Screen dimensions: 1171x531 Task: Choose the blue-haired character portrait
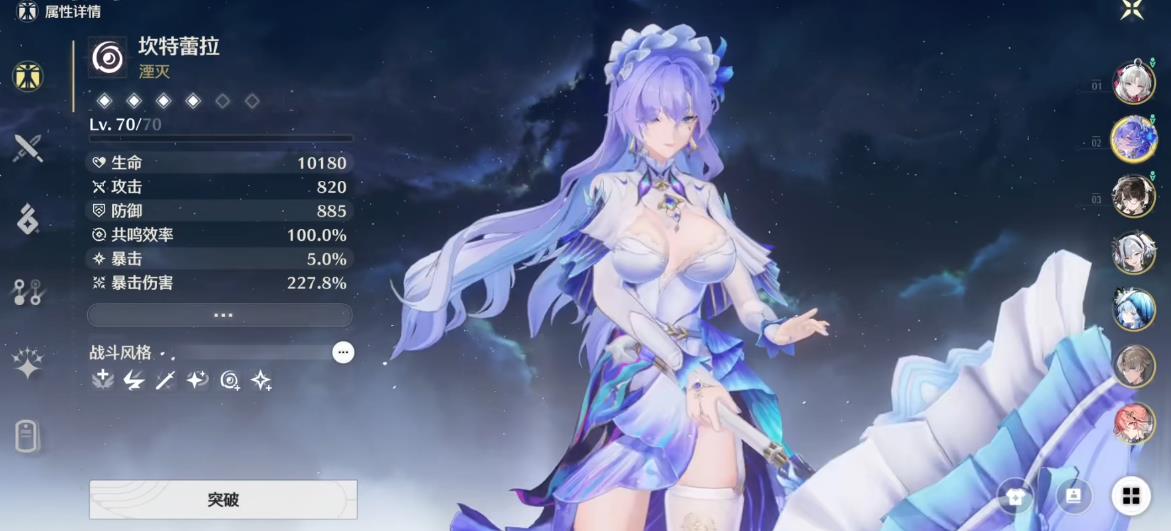1134,309
